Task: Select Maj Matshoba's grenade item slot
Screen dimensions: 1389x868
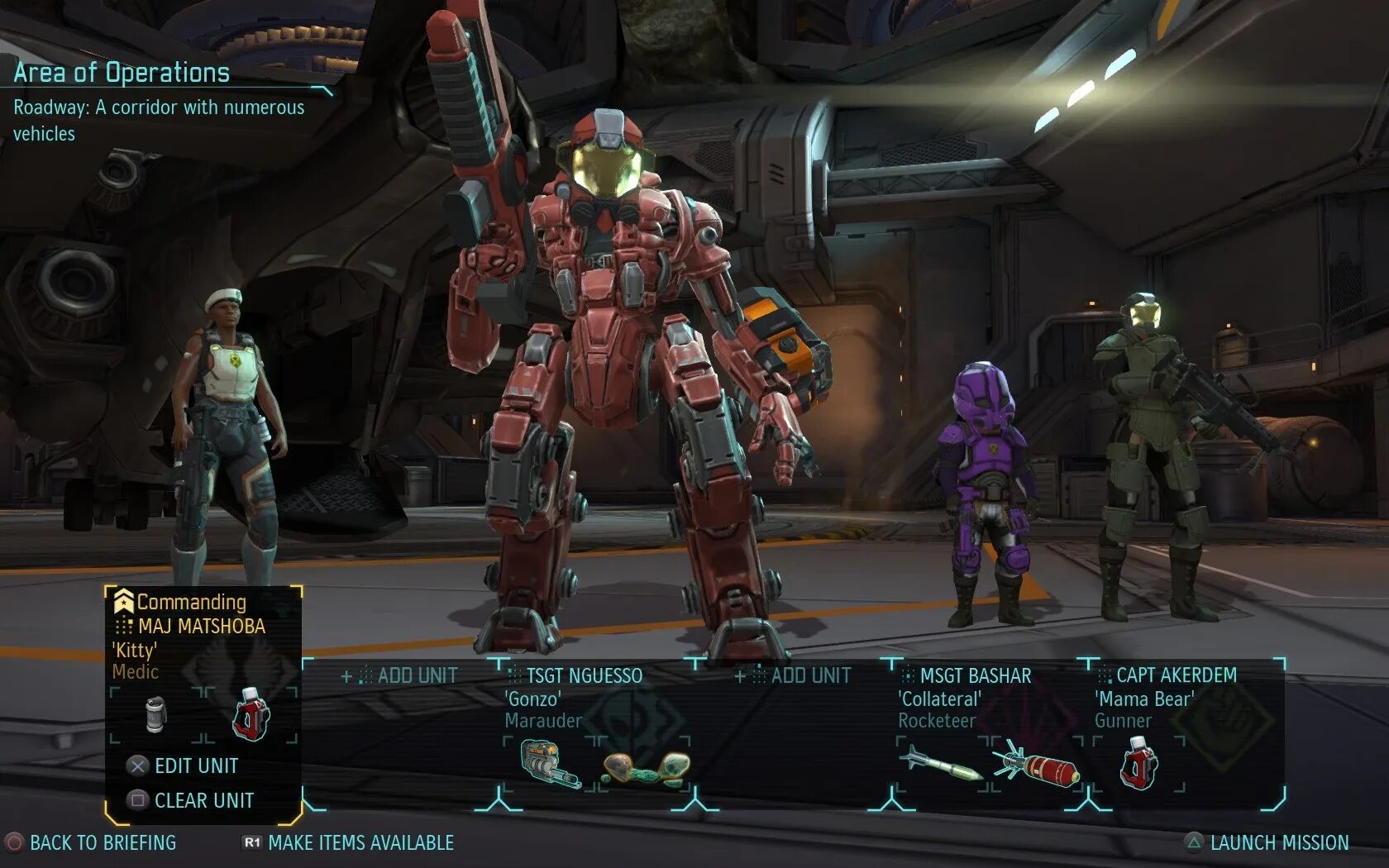Action: click(x=155, y=715)
